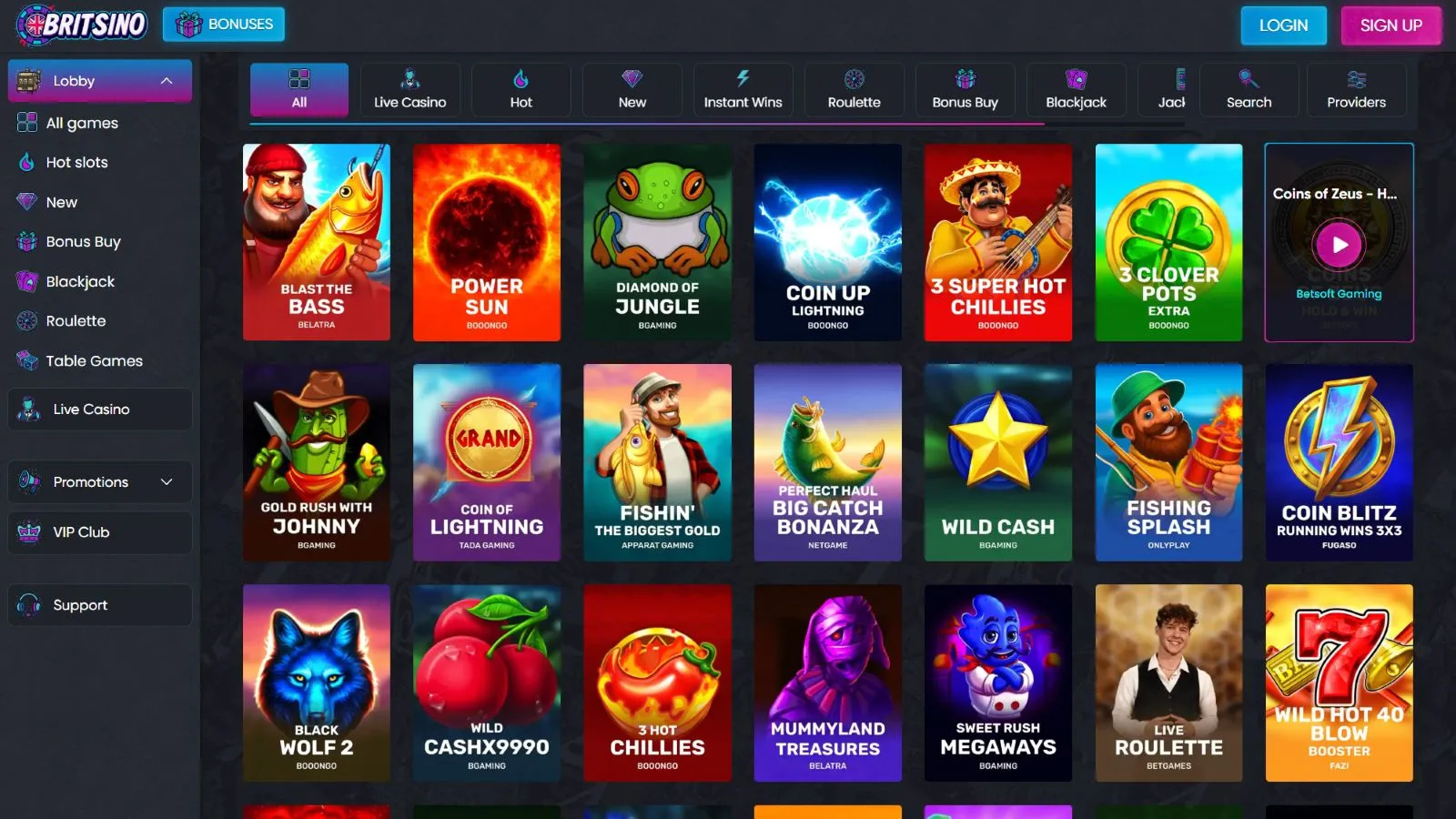
Task: Choose the Instant Wins category tab
Action: click(x=743, y=89)
